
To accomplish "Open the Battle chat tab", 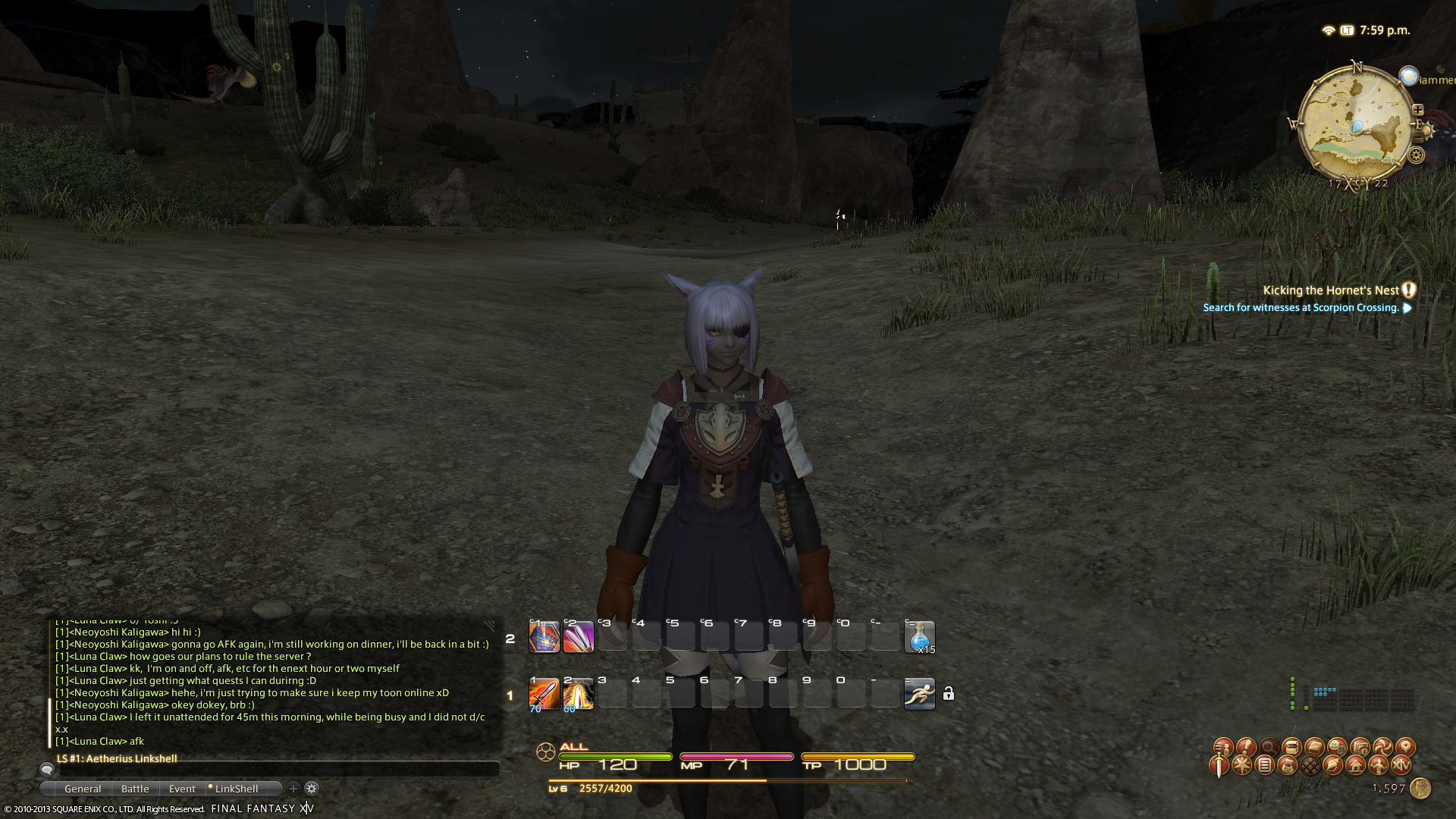I will tap(135, 789).
